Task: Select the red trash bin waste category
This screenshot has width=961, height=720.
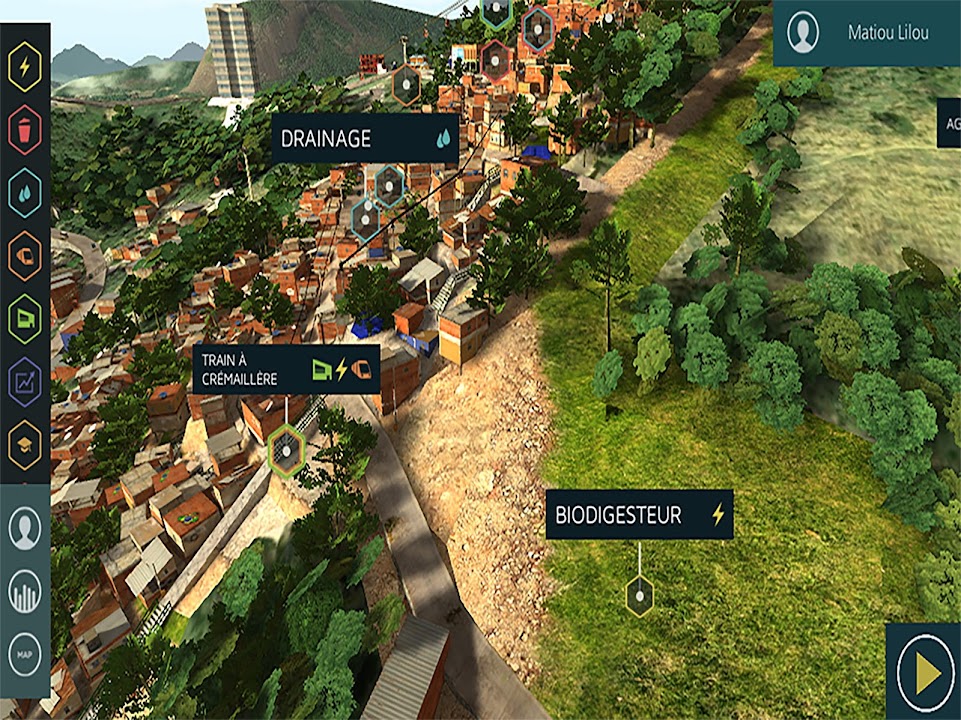Action: (25, 130)
